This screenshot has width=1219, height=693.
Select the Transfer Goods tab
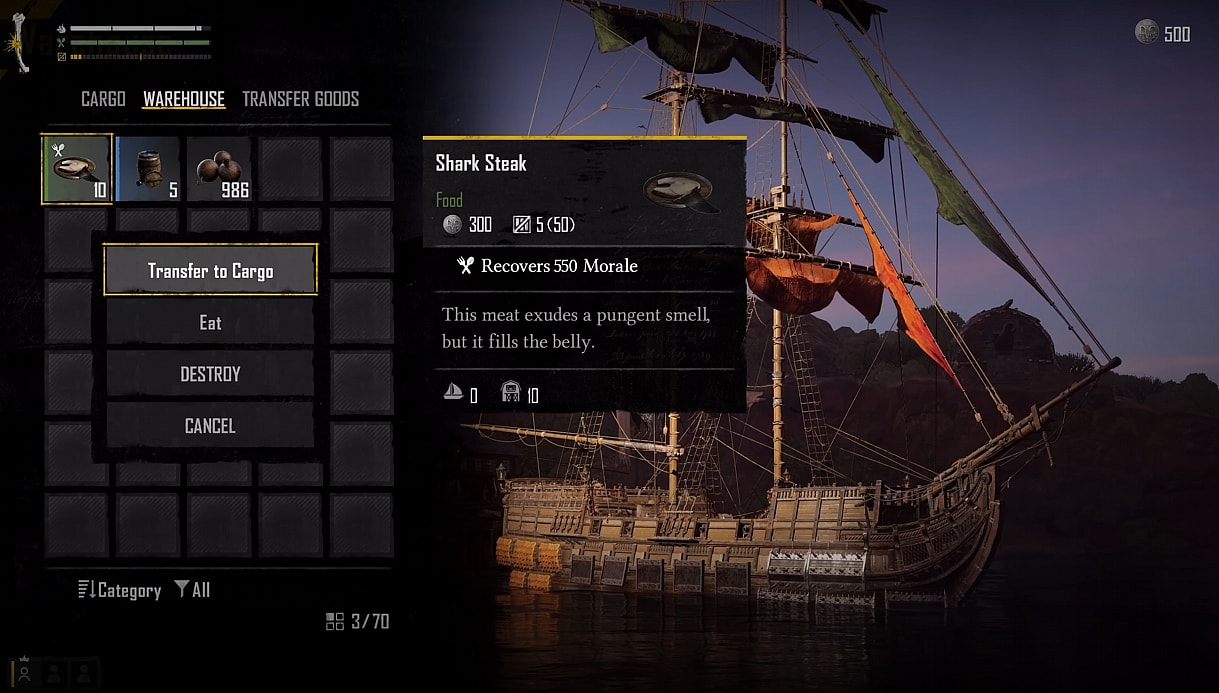click(300, 99)
